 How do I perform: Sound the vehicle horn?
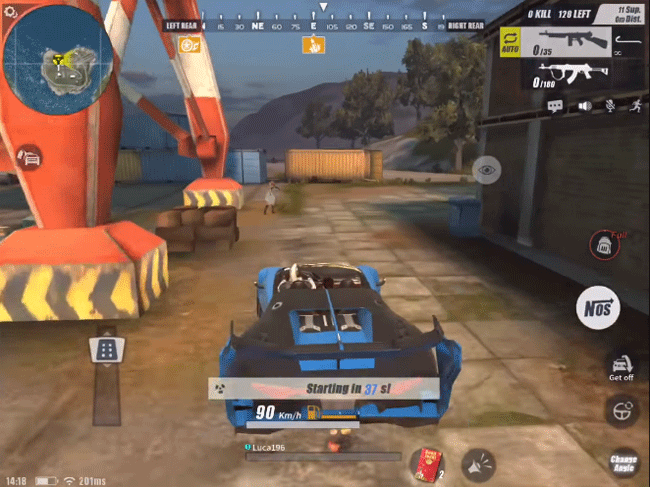point(478,463)
